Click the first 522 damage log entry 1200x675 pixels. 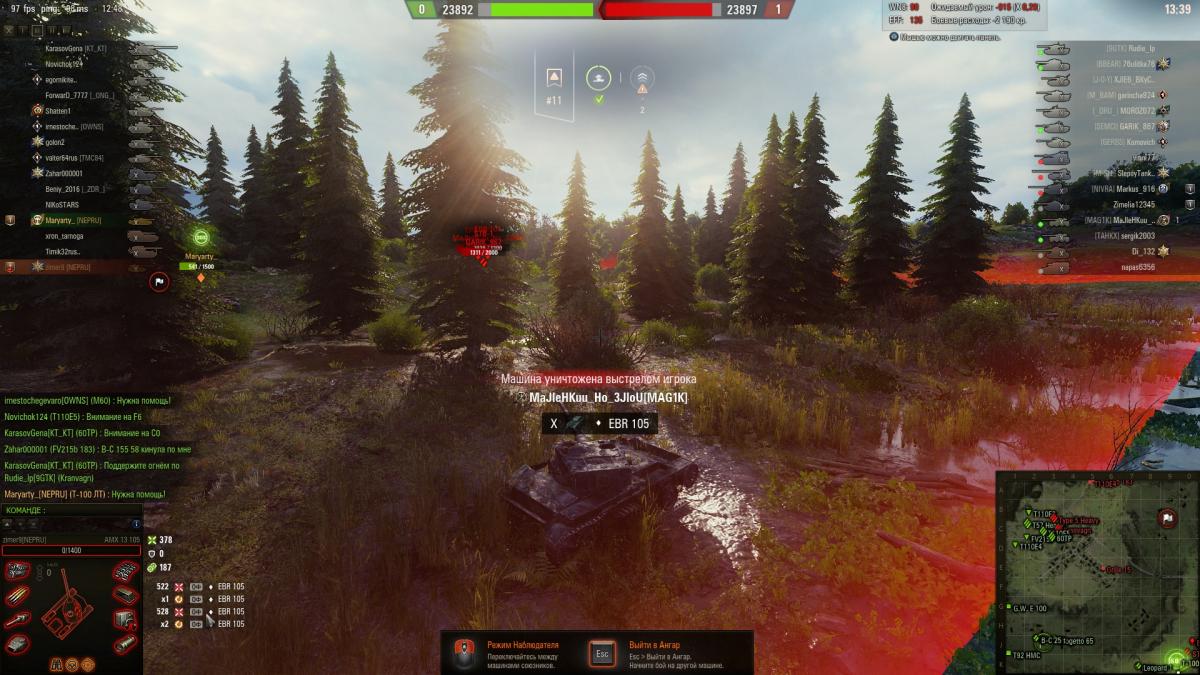[x=200, y=587]
